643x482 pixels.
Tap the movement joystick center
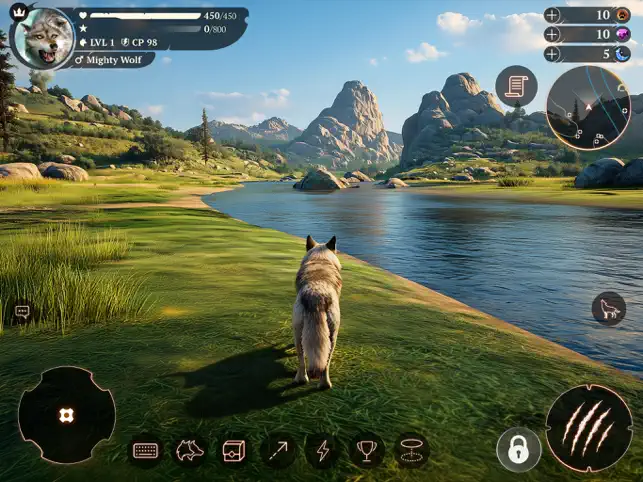(66, 415)
